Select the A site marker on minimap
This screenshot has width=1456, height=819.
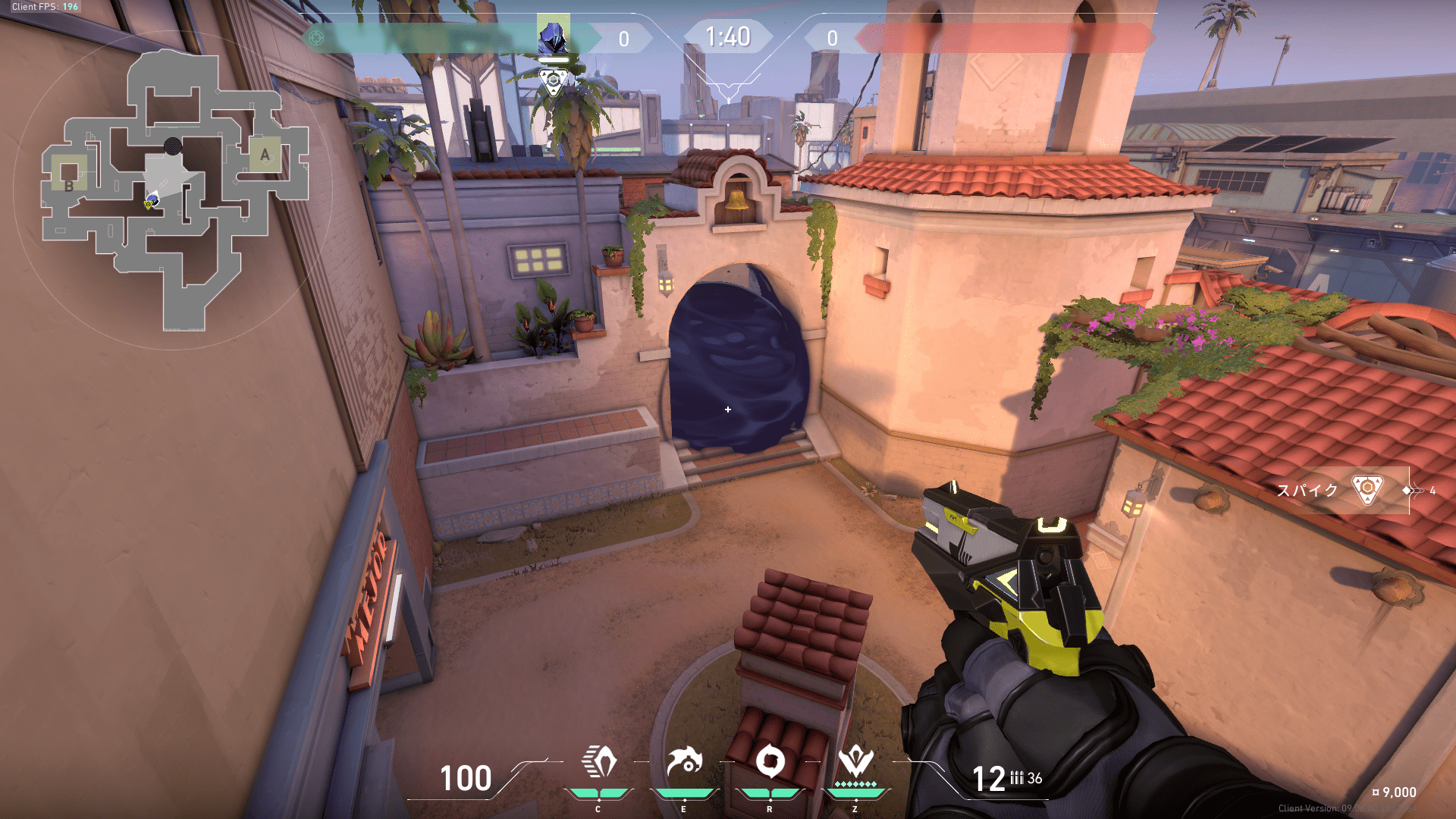coord(265,155)
